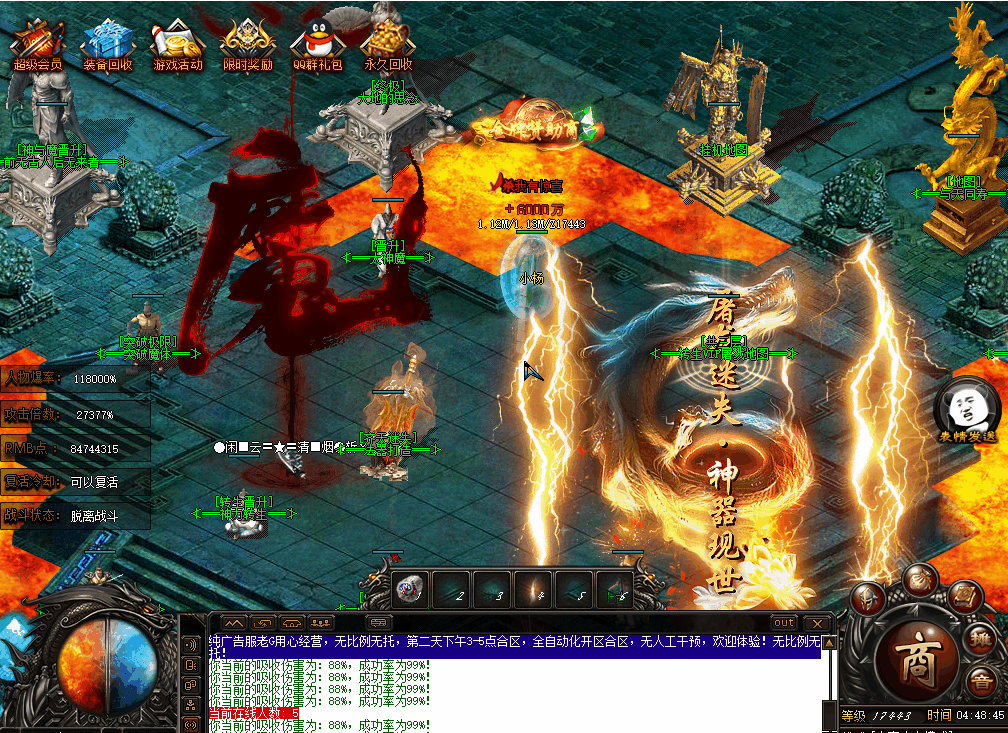Open the 游戏活动 game events icon
The height and width of the screenshot is (733, 1008).
177,40
